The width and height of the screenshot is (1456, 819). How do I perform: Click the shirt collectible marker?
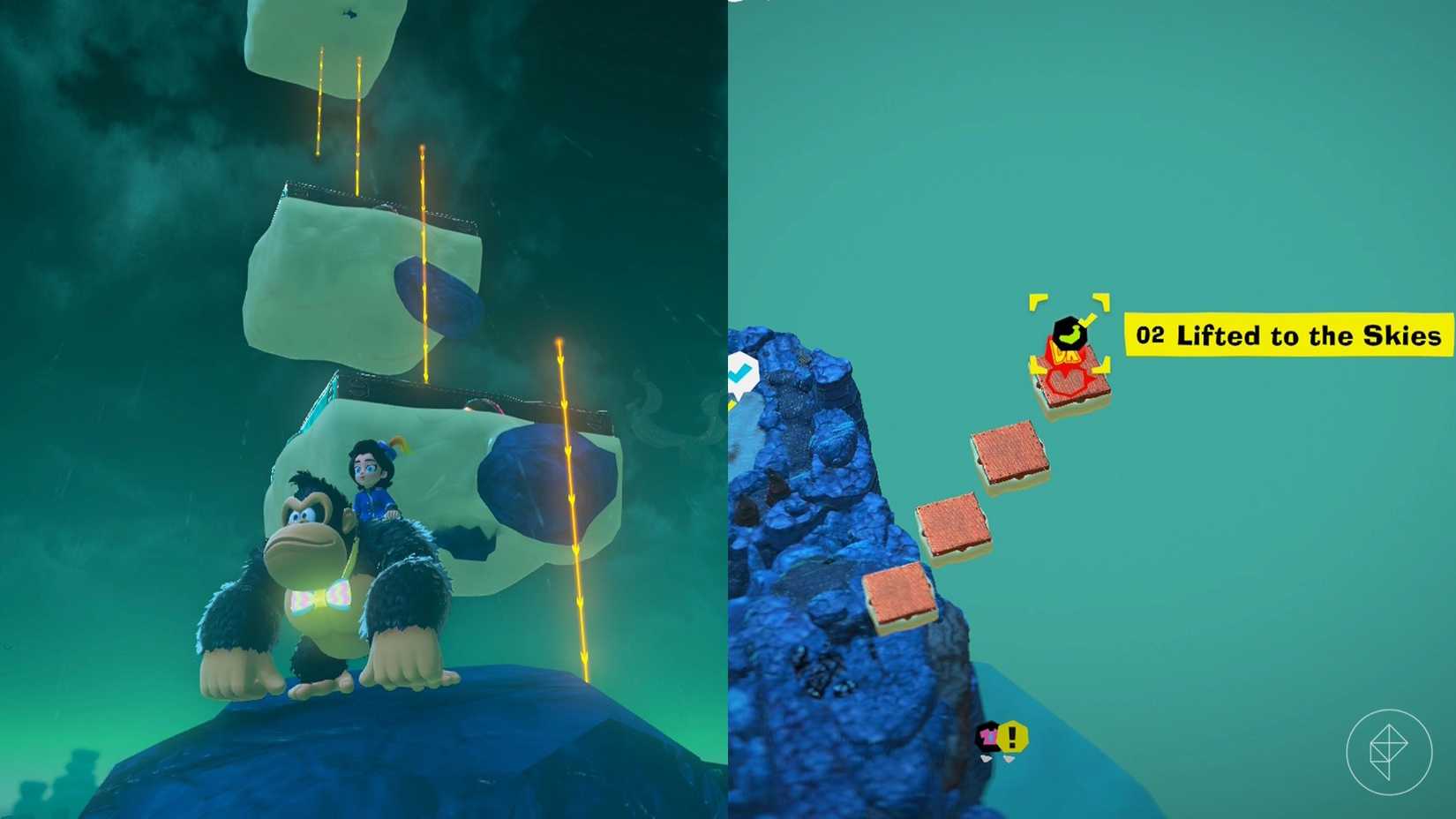click(x=987, y=735)
